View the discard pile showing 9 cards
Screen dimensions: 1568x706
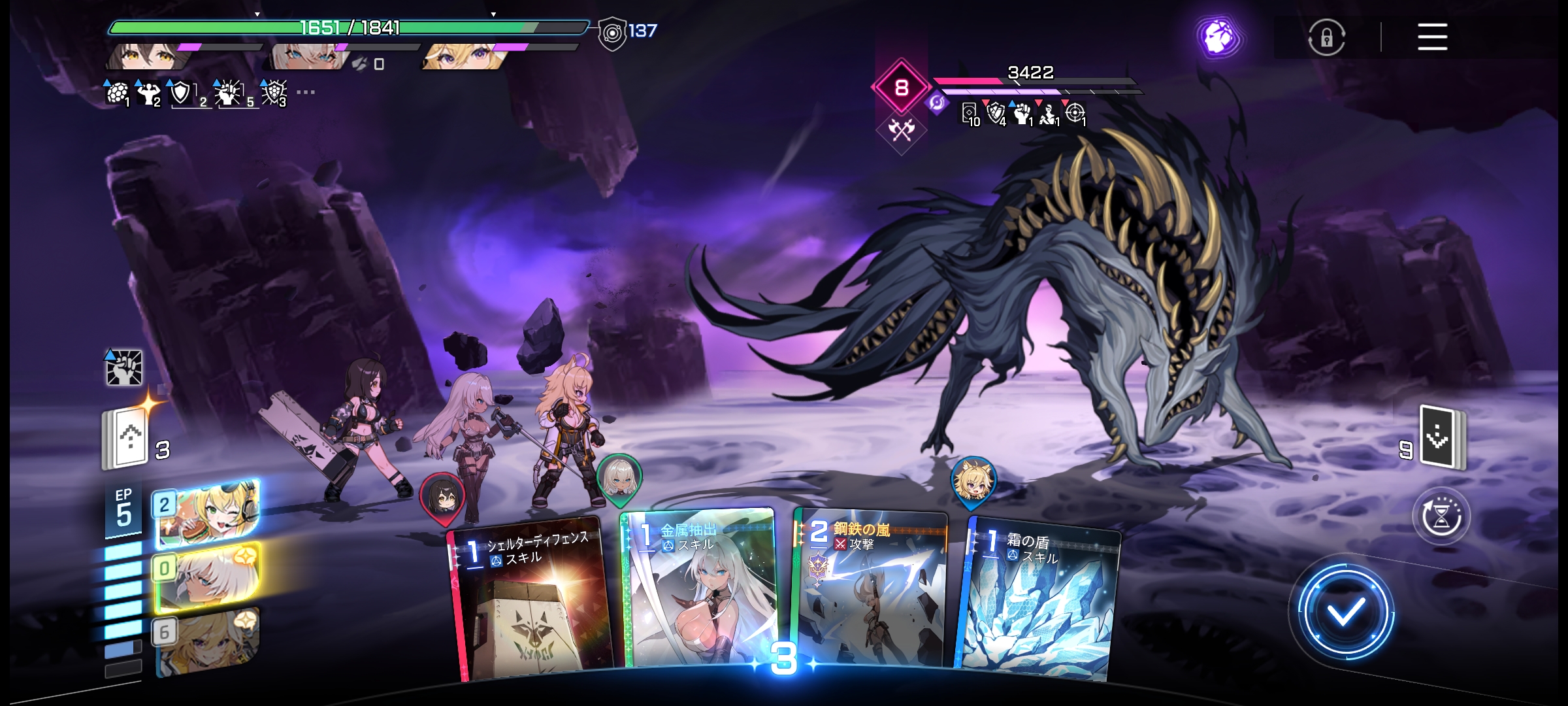coord(1441,438)
